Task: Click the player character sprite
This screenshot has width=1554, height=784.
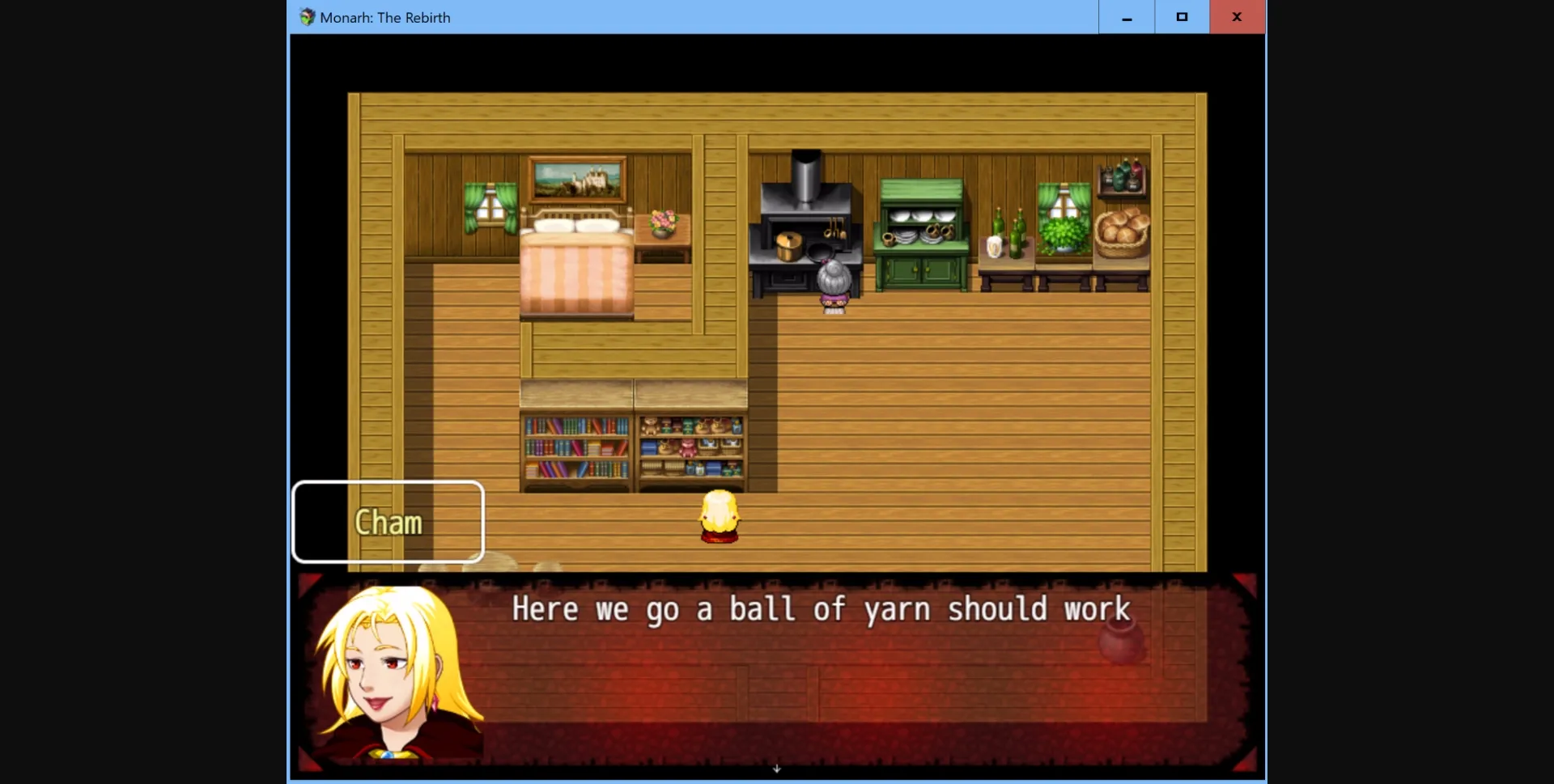Action: 720,518
